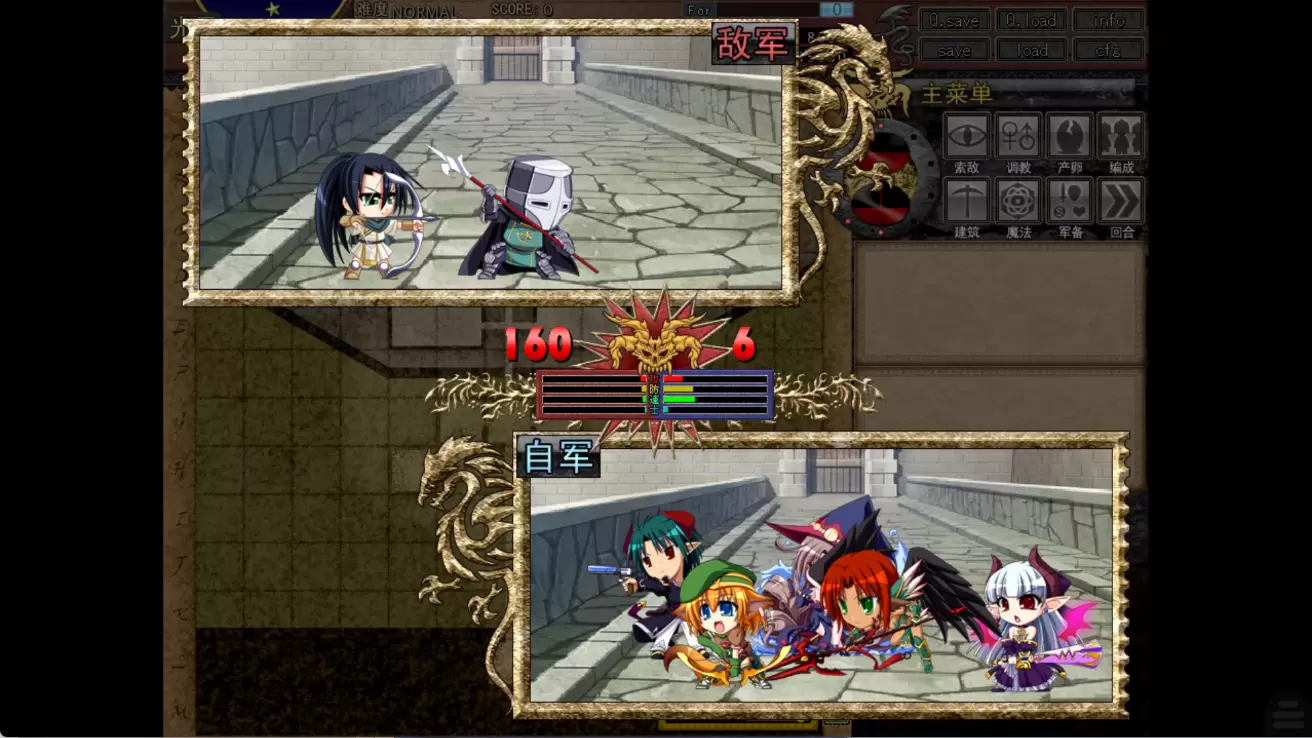Activate the 产卵 egg icon
Viewport: 1312px width, 738px height.
(x=1070, y=136)
